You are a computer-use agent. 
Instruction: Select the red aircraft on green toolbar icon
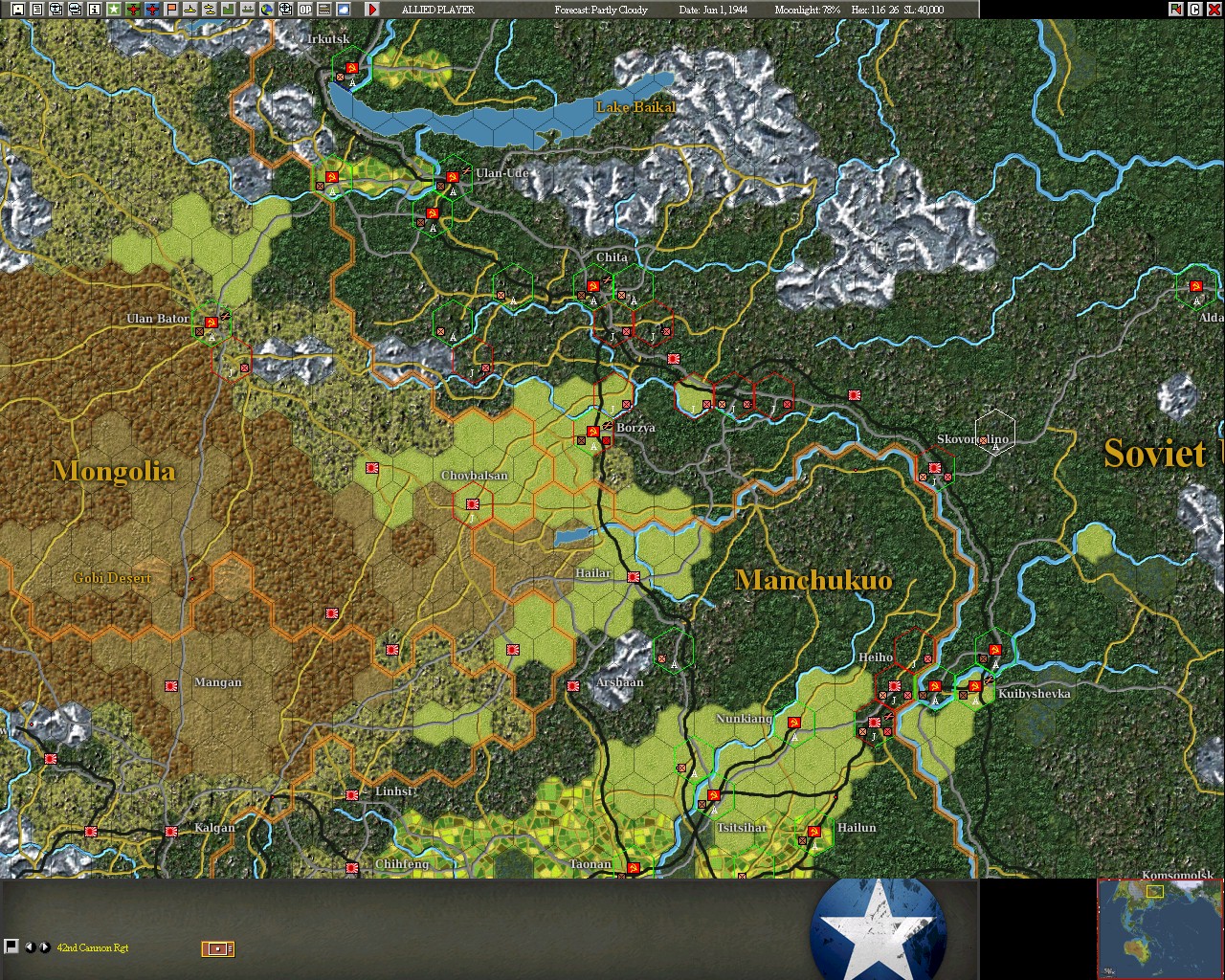tap(132, 9)
